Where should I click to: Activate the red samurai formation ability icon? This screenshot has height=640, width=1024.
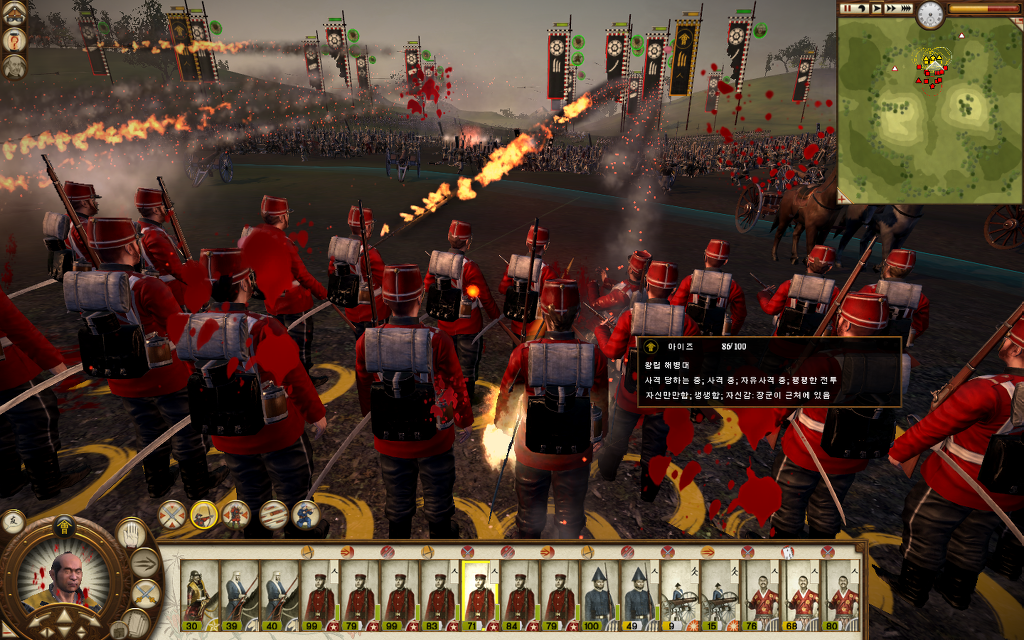point(237,515)
